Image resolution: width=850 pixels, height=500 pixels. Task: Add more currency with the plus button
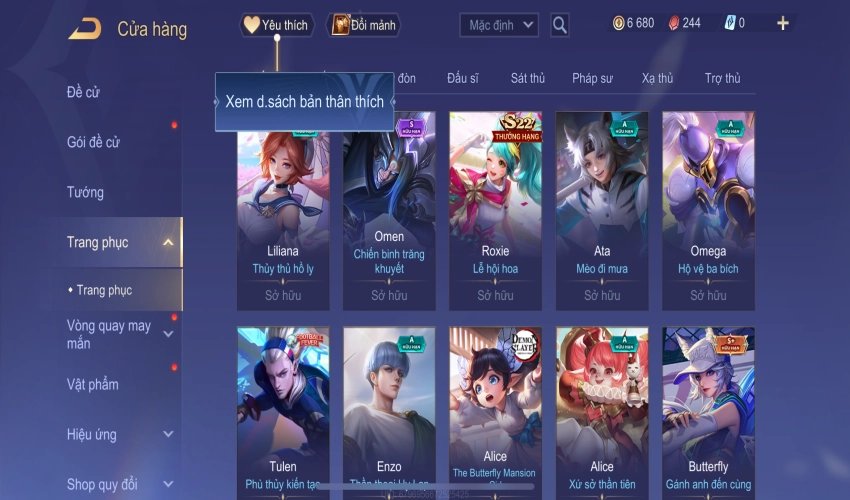[x=783, y=23]
